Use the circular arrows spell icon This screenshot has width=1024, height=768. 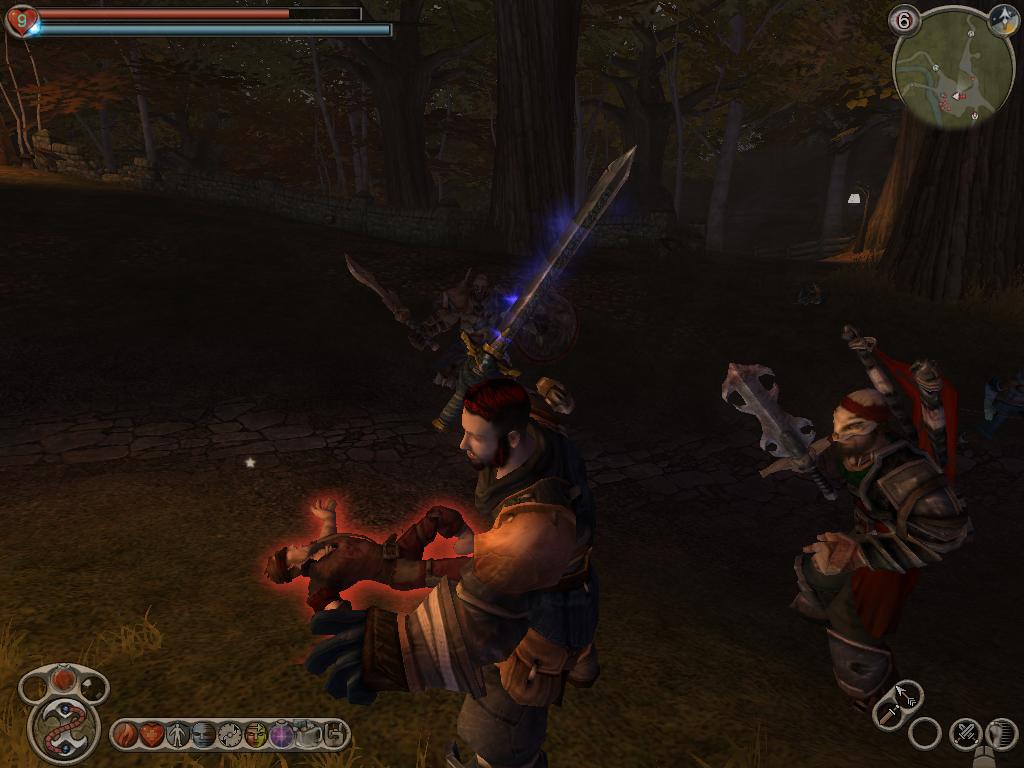click(230, 735)
